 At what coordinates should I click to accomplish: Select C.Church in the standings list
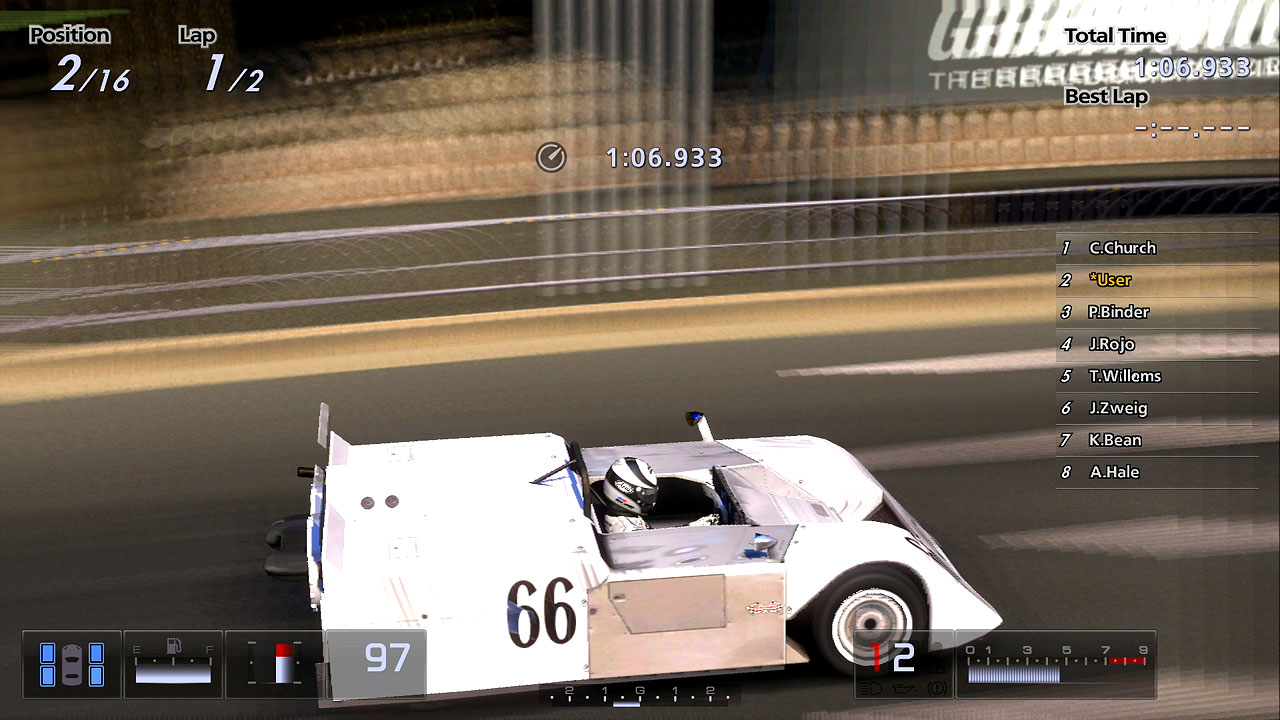[x=1122, y=248]
